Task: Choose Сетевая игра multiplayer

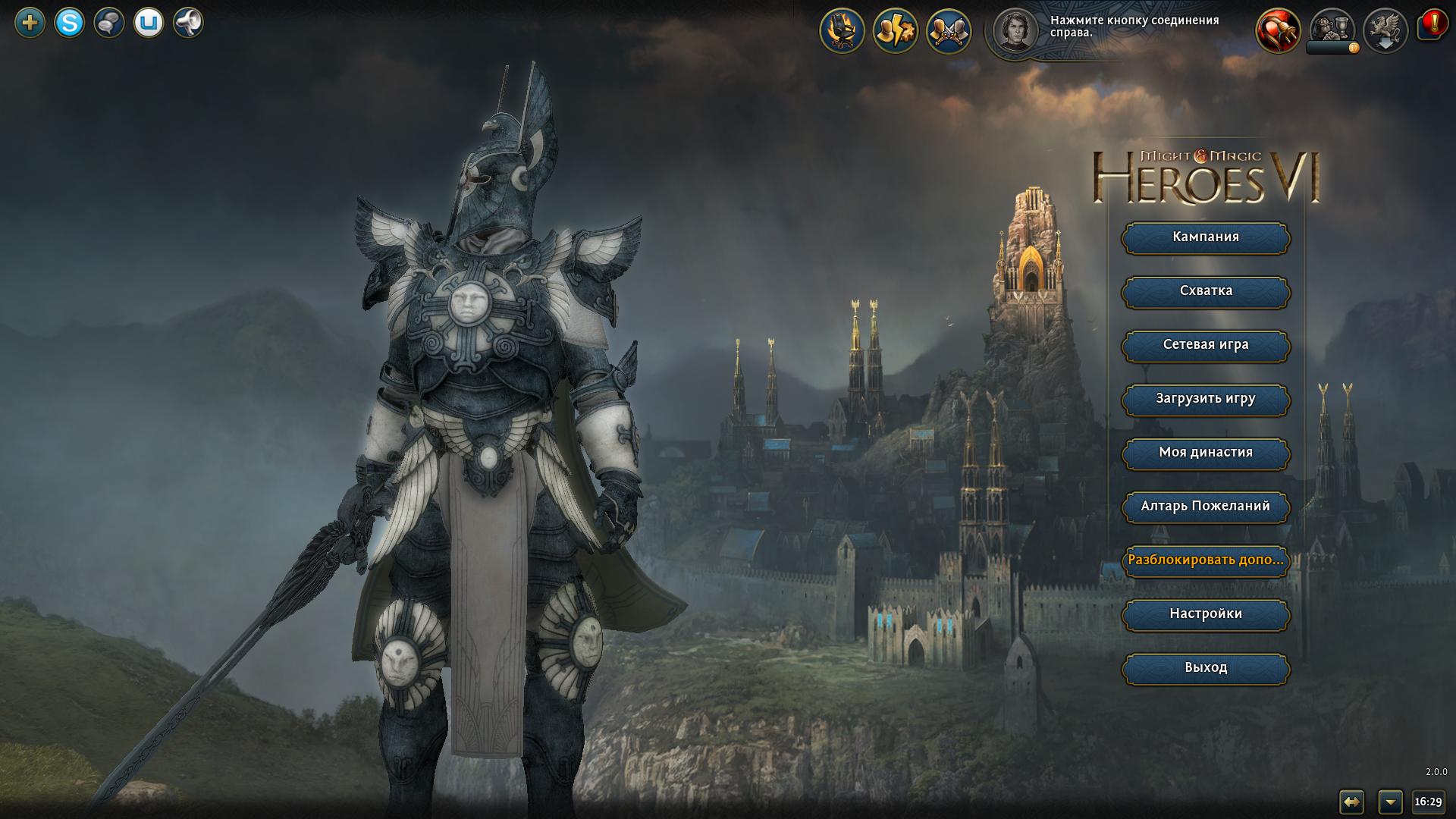Action: [x=1206, y=345]
